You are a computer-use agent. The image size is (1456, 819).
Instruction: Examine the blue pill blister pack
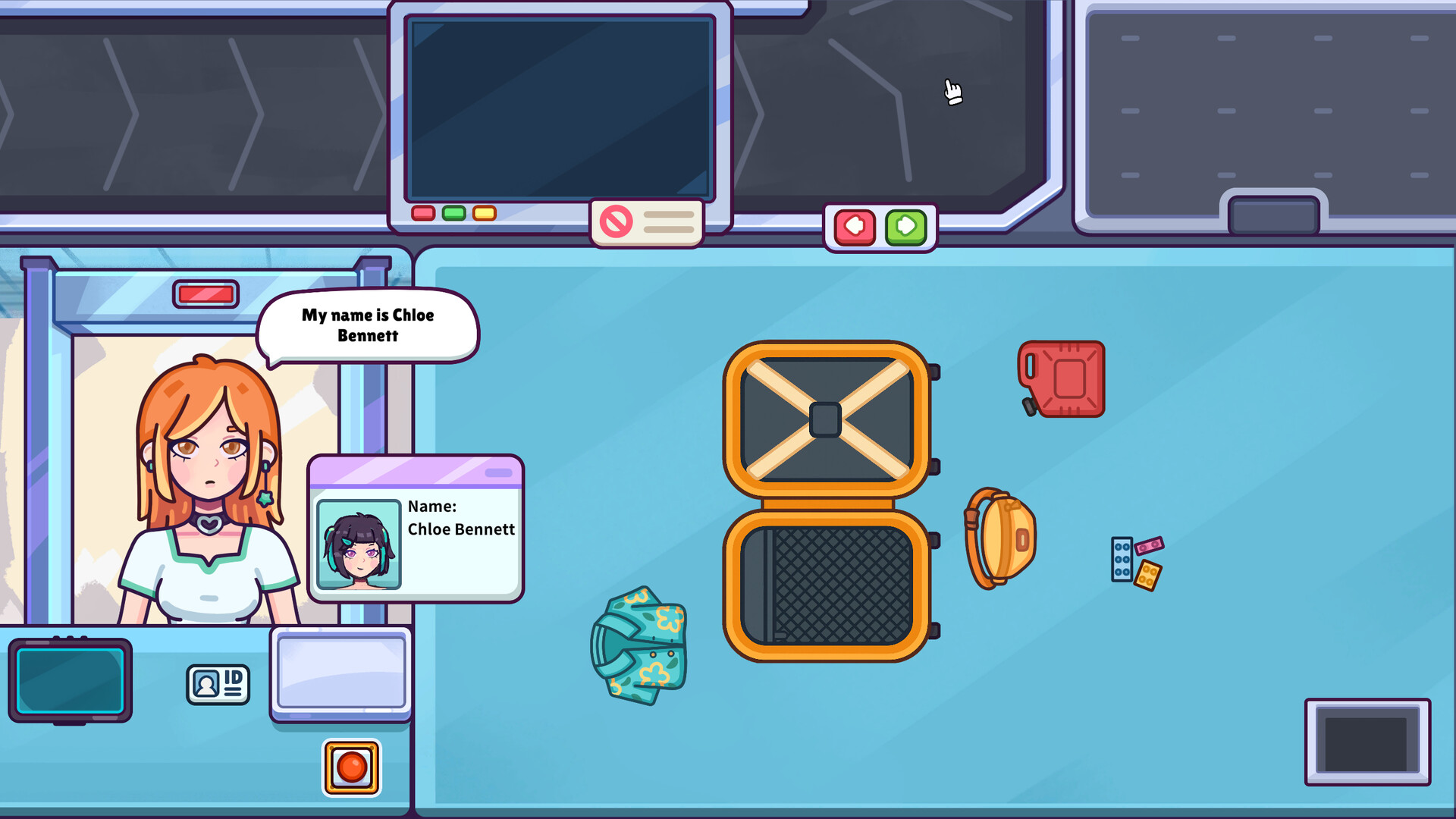1122,559
